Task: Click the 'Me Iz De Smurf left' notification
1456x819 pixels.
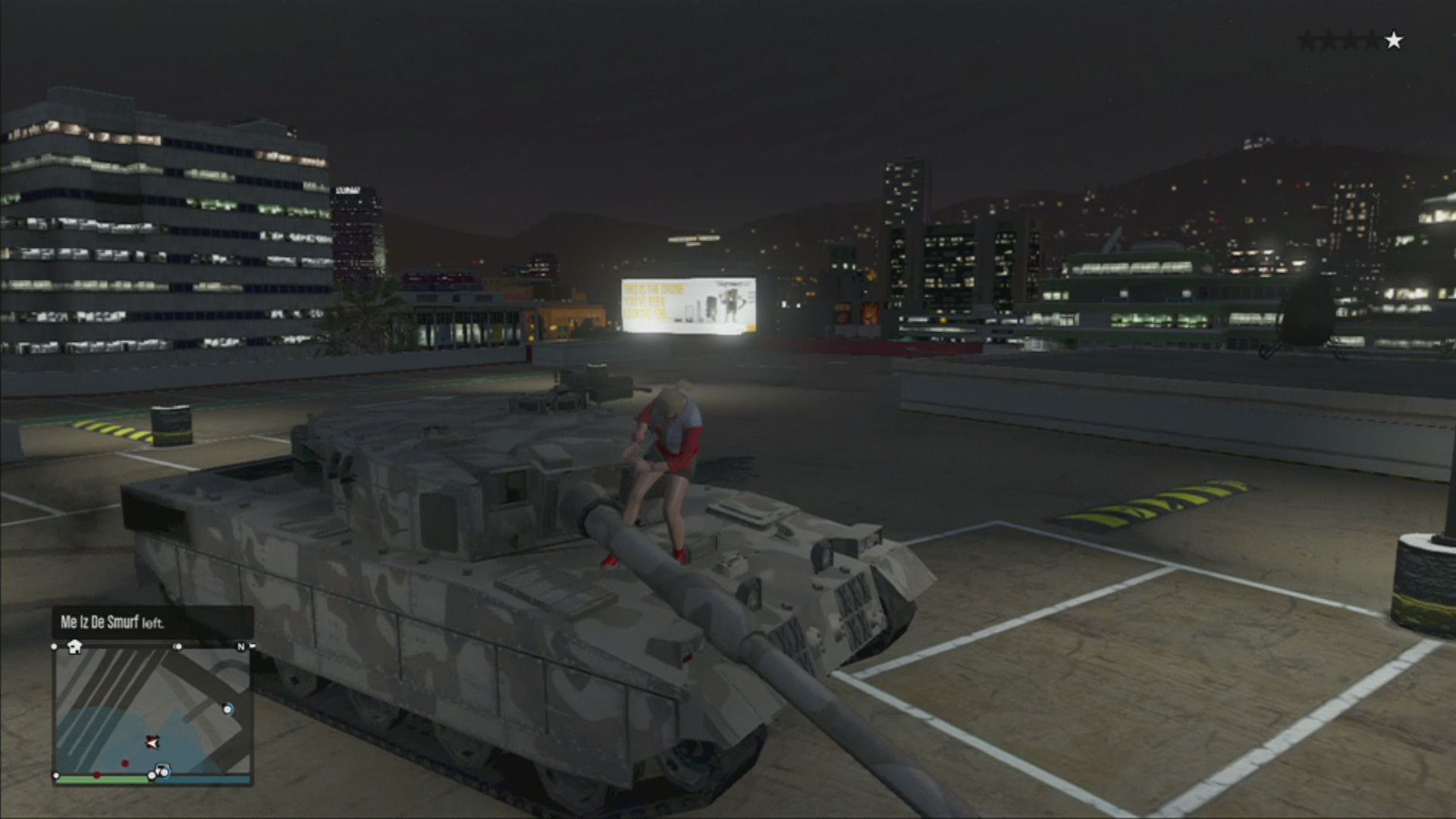Action: 152,623
